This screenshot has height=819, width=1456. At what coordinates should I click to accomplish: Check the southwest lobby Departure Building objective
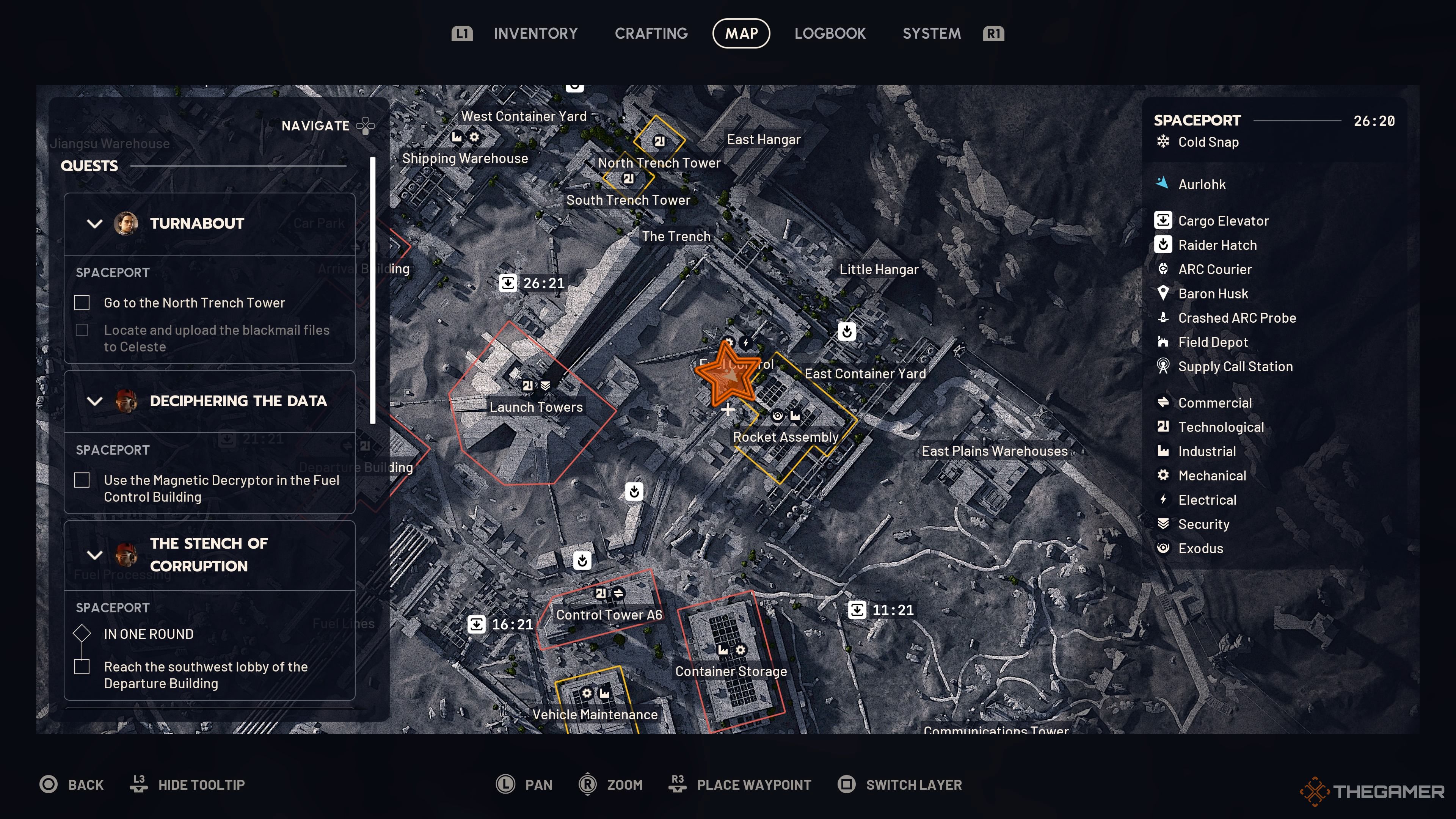(x=82, y=667)
